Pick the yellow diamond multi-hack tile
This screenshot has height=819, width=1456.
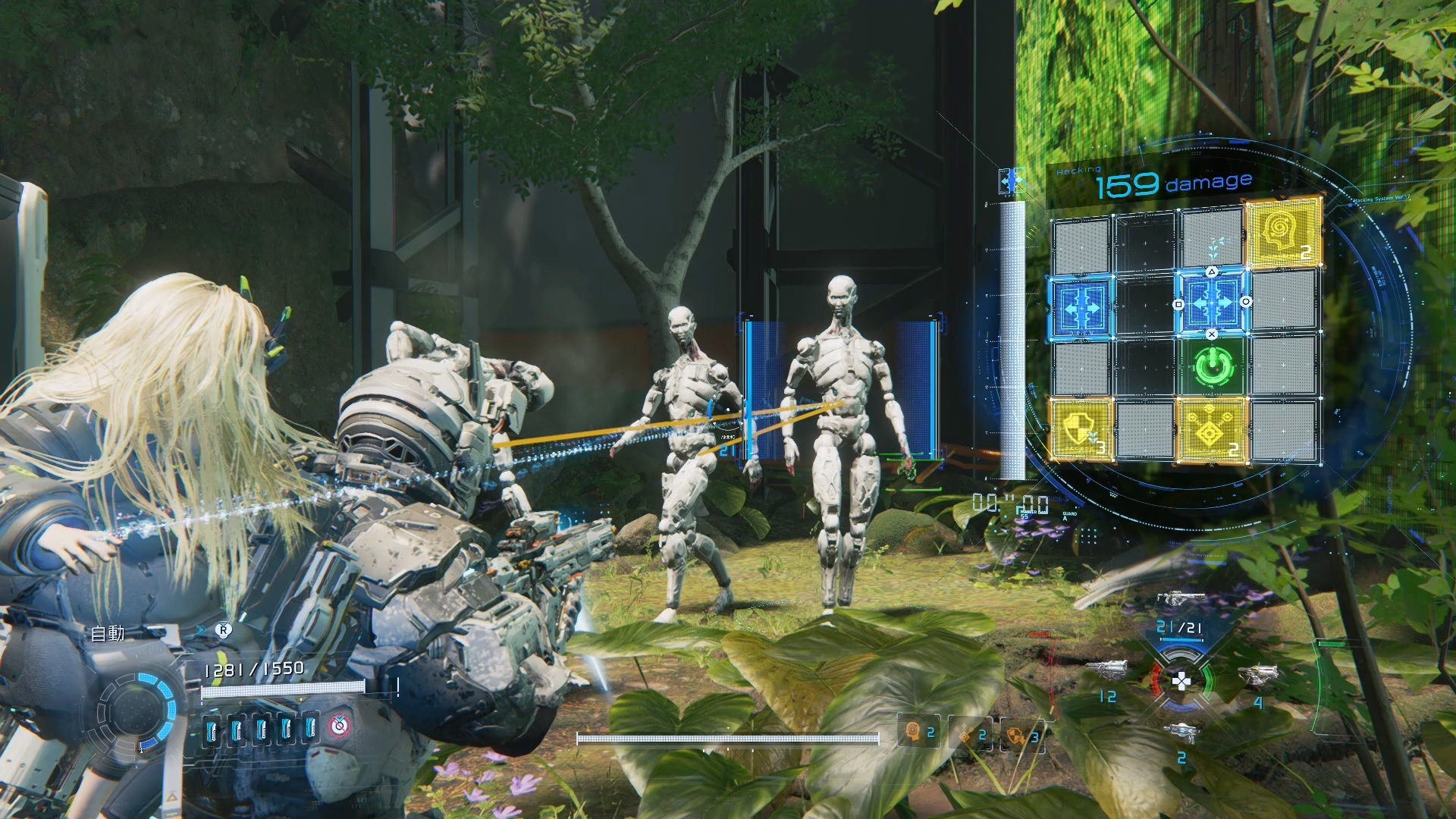[1211, 431]
